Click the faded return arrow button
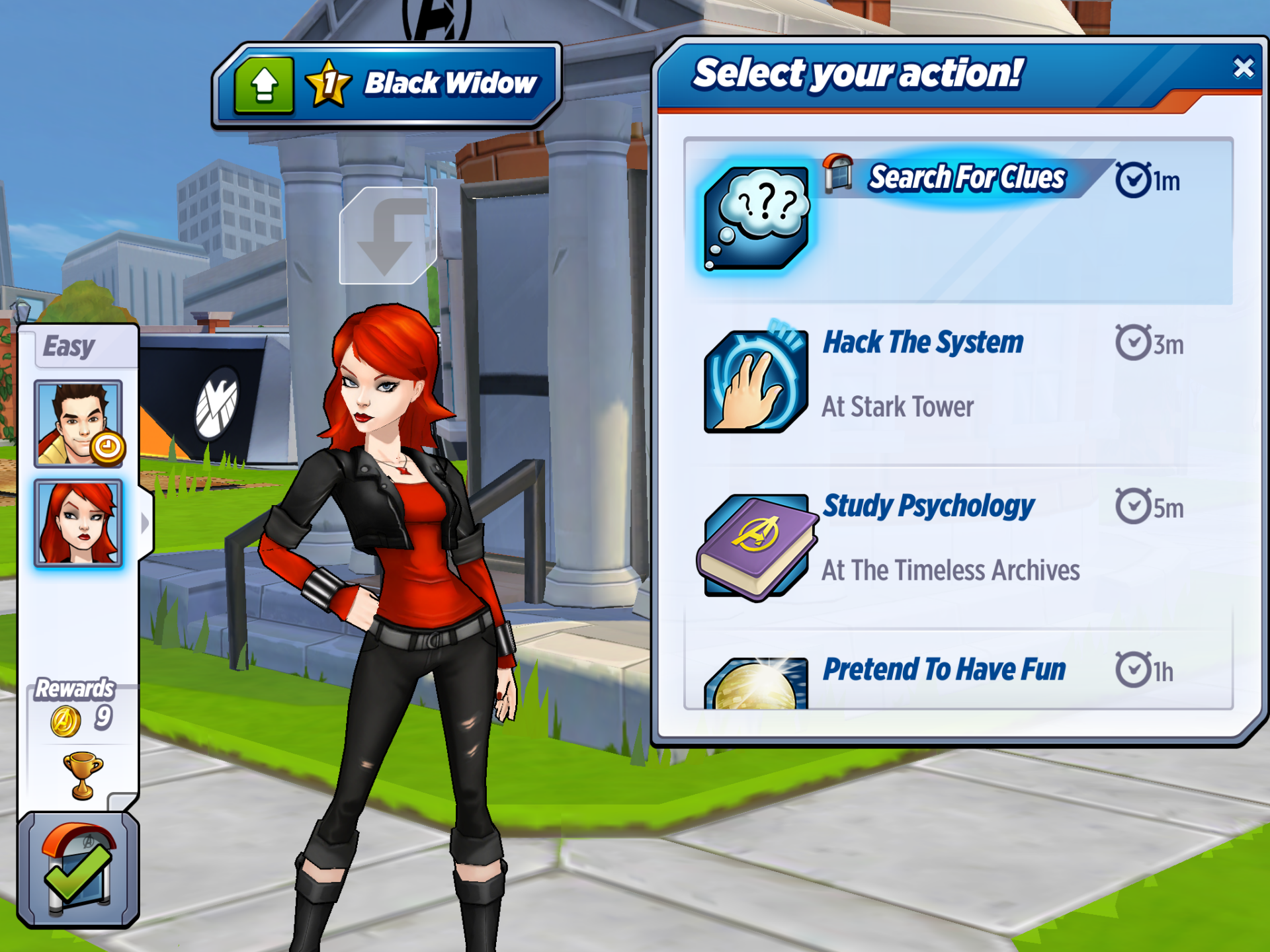The height and width of the screenshot is (952, 1270). pyautogui.click(x=388, y=236)
